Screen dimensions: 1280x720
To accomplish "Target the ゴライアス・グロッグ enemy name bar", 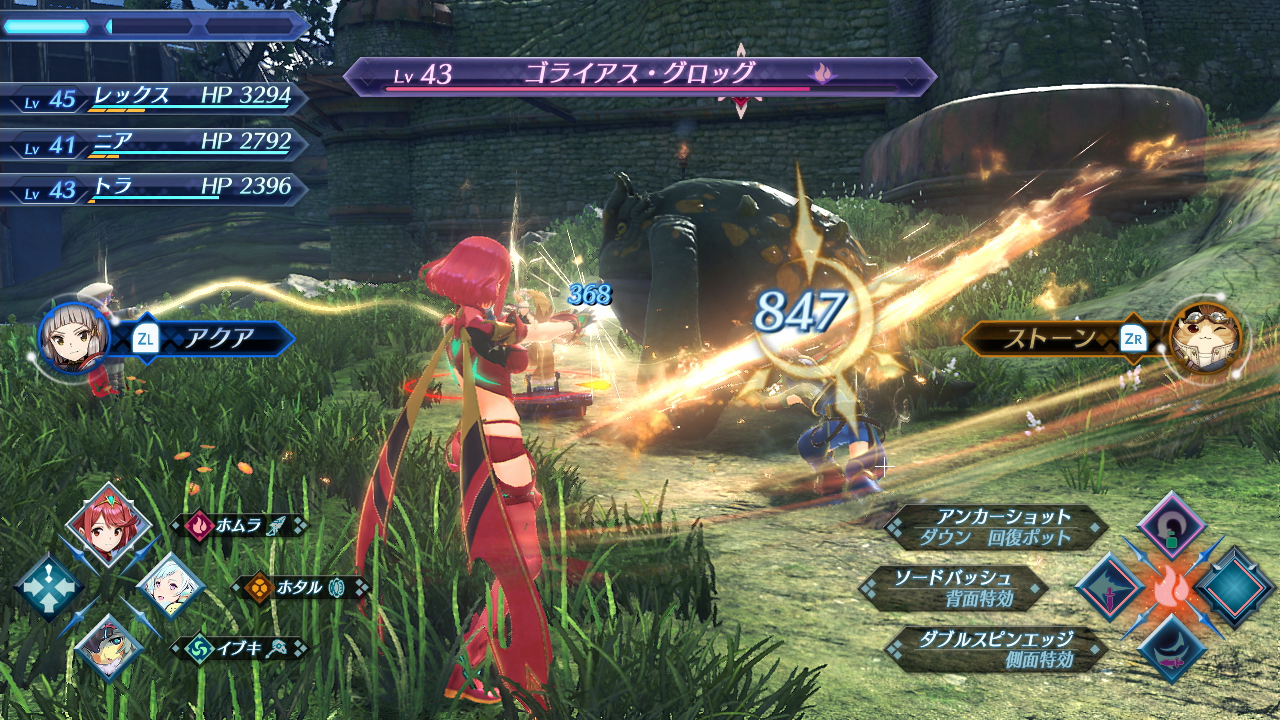I will tap(638, 75).
